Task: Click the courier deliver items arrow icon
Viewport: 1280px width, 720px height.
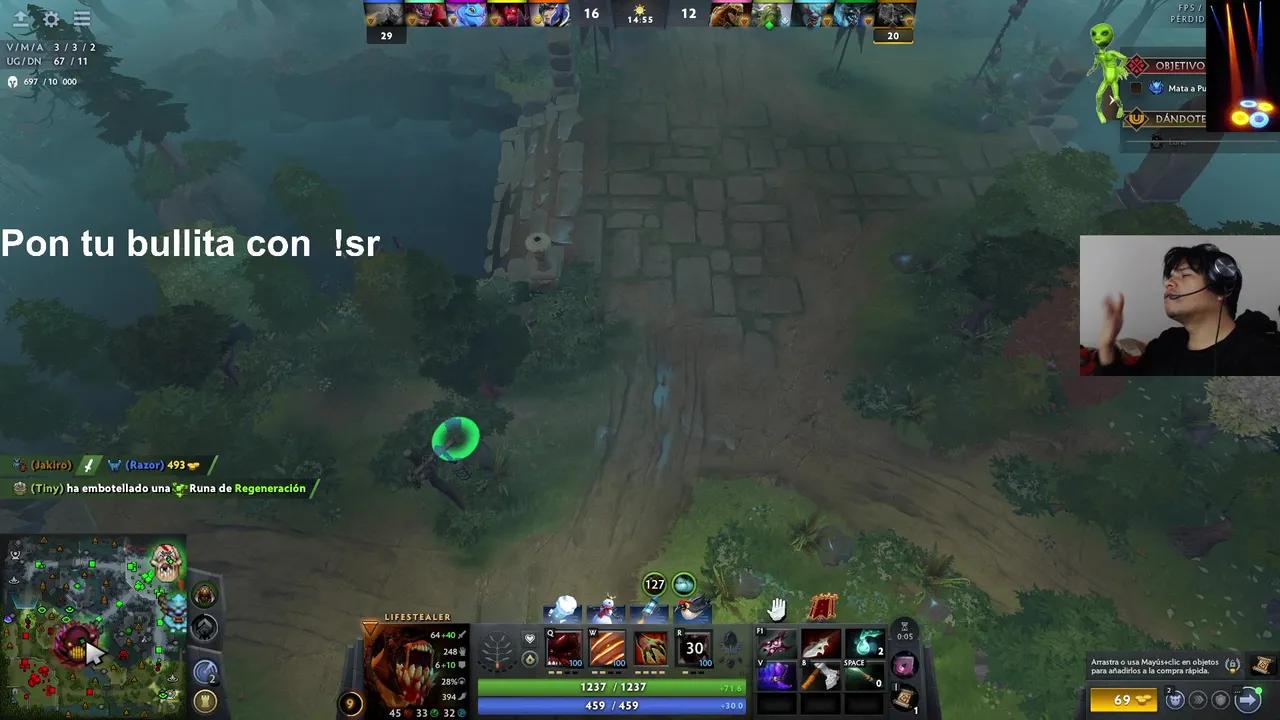Action: pyautogui.click(x=1247, y=700)
